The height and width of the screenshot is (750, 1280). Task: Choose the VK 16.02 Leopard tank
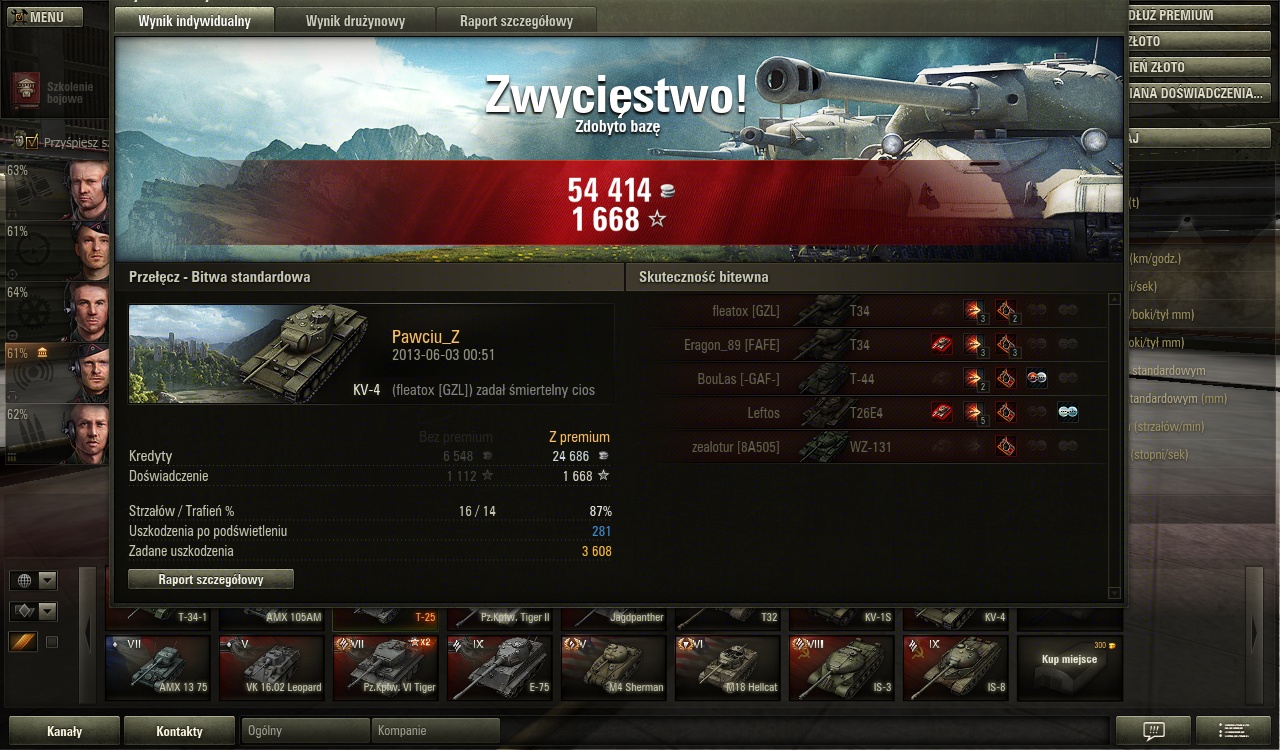(271, 667)
